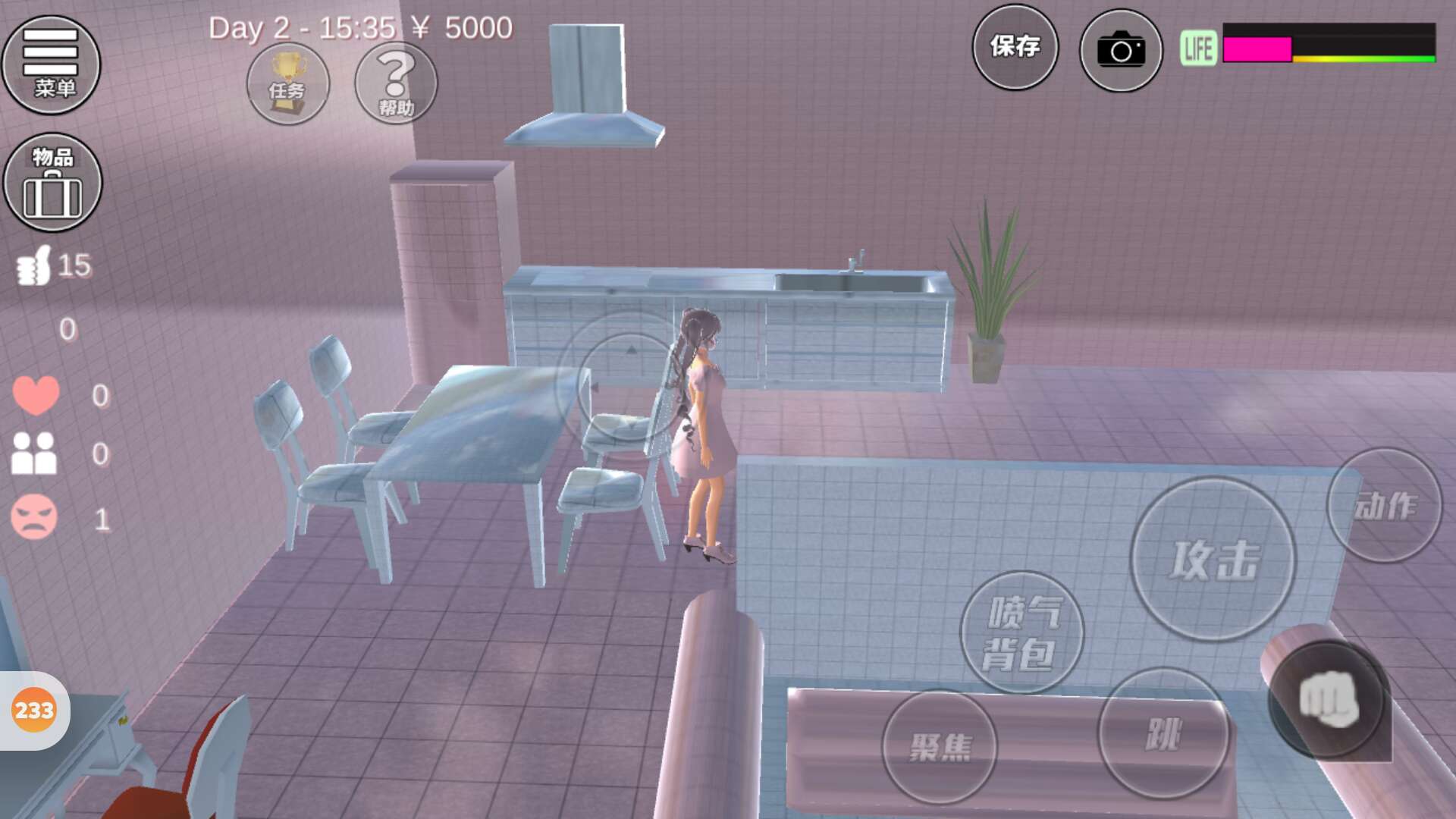Tap the virtual movement joystick
This screenshot has width=1456, height=819.
click(x=629, y=387)
